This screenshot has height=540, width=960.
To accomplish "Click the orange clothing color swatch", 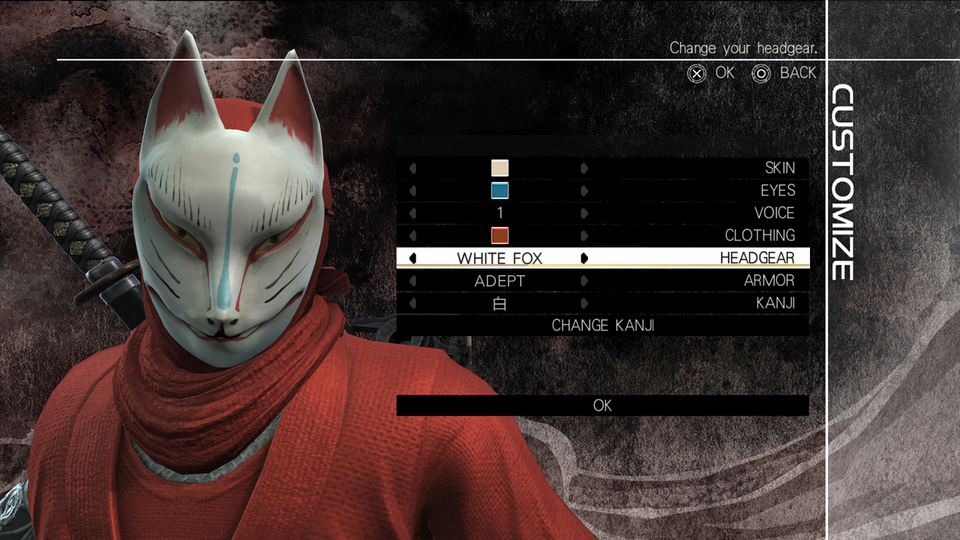I will (x=500, y=236).
